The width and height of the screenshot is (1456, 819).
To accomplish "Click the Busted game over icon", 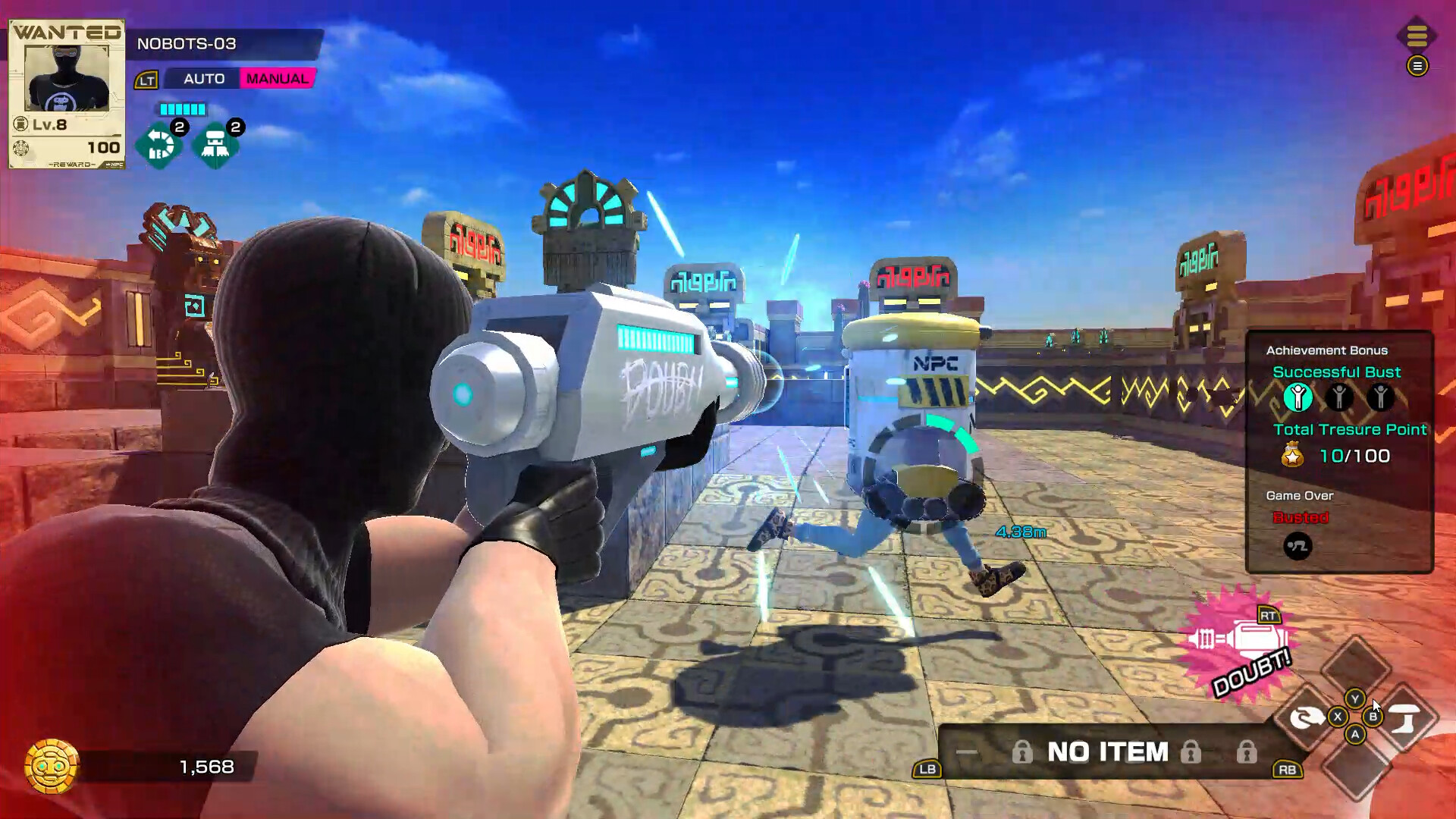I will coord(1298,544).
